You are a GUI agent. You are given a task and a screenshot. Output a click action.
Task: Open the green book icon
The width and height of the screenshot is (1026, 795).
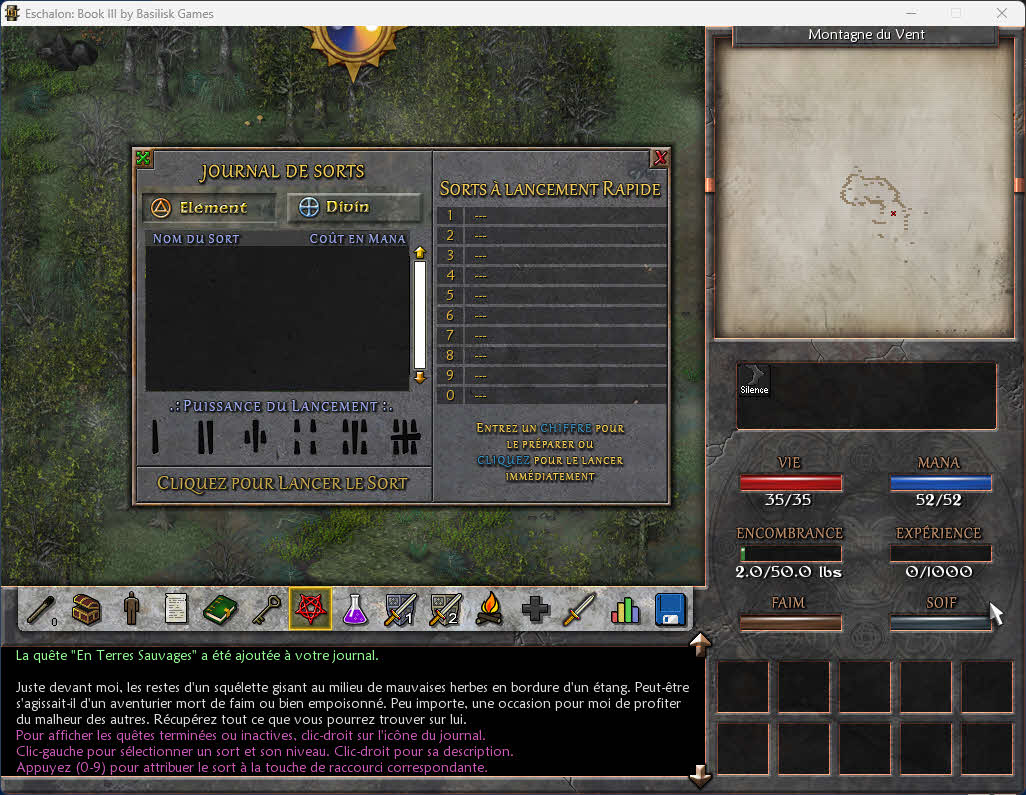(220, 608)
